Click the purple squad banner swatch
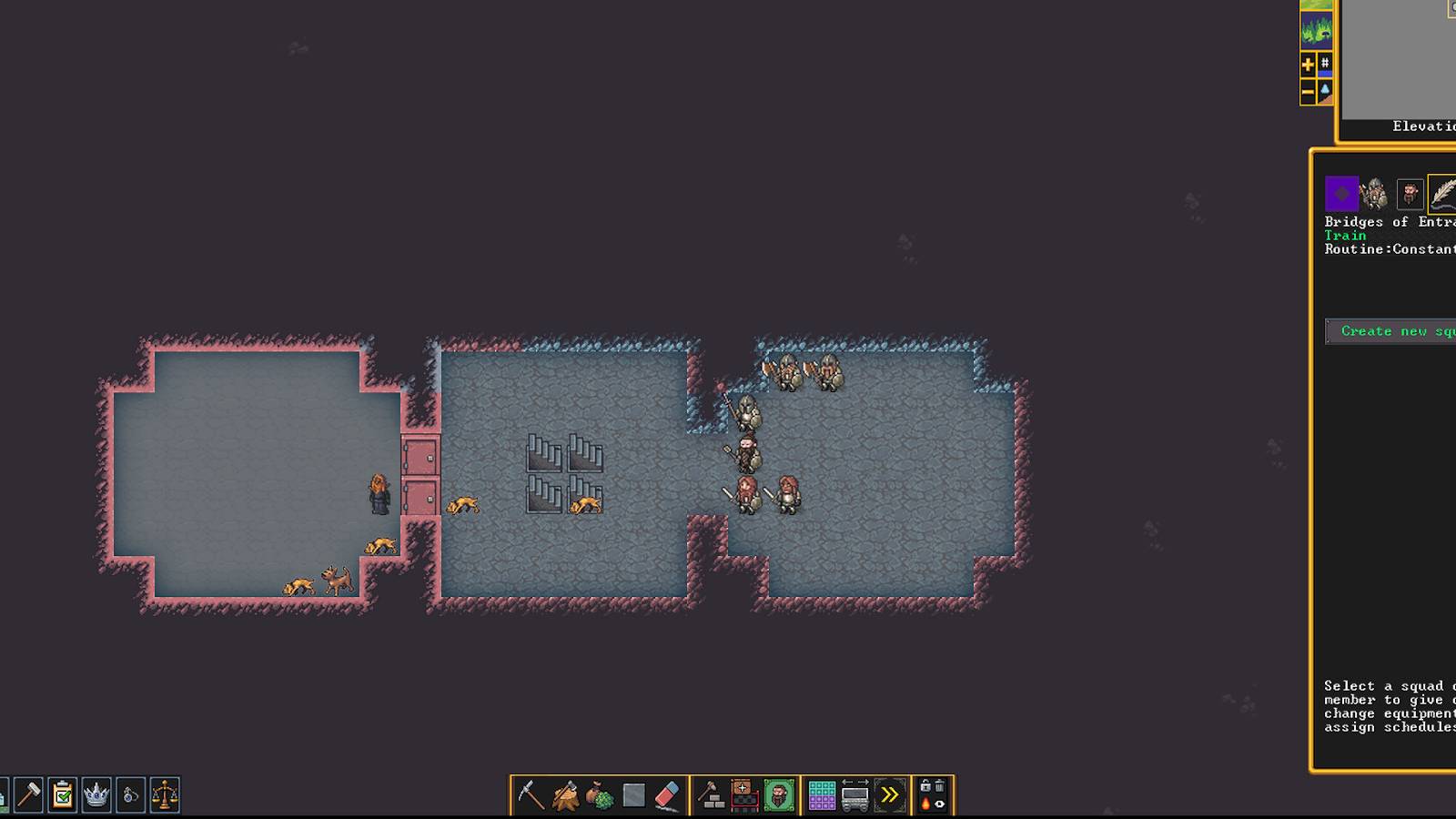Viewport: 1456px width, 819px height. pyautogui.click(x=1341, y=193)
